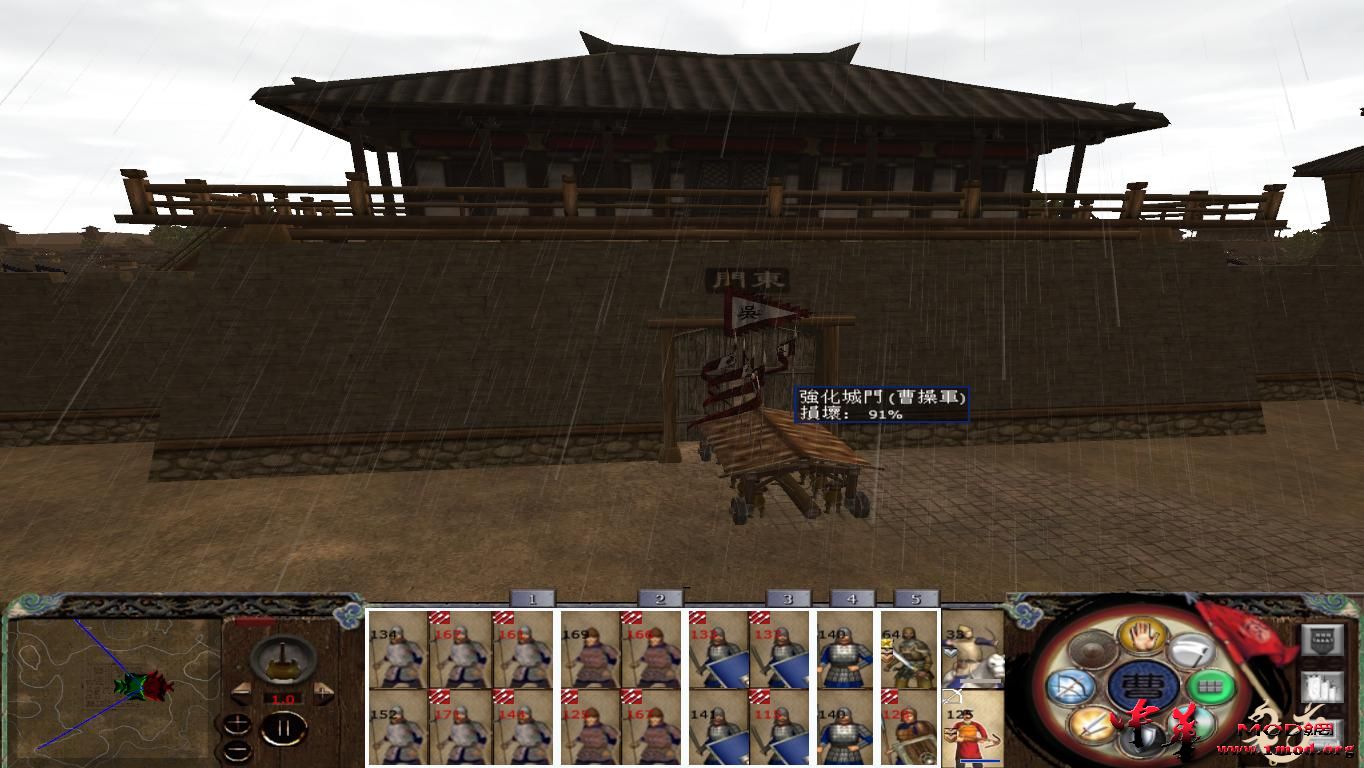Pause the battle with the pause button
The image size is (1364, 768).
[x=286, y=727]
